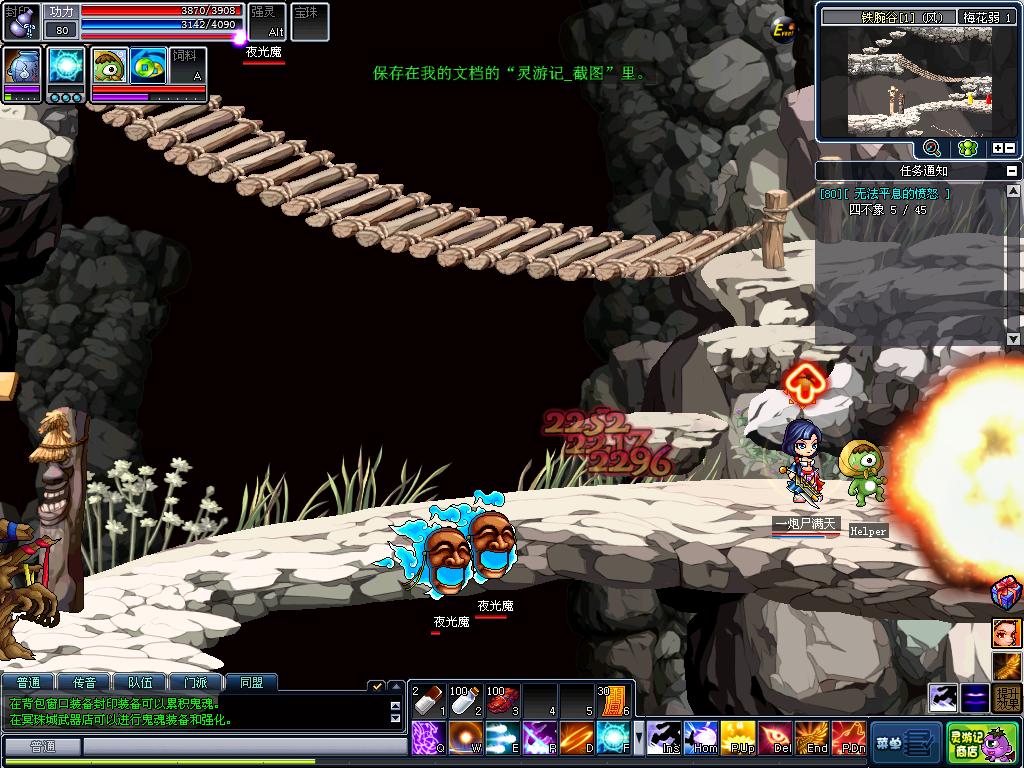
Task: Click the minimap magnifier search icon
Action: pyautogui.click(x=931, y=148)
